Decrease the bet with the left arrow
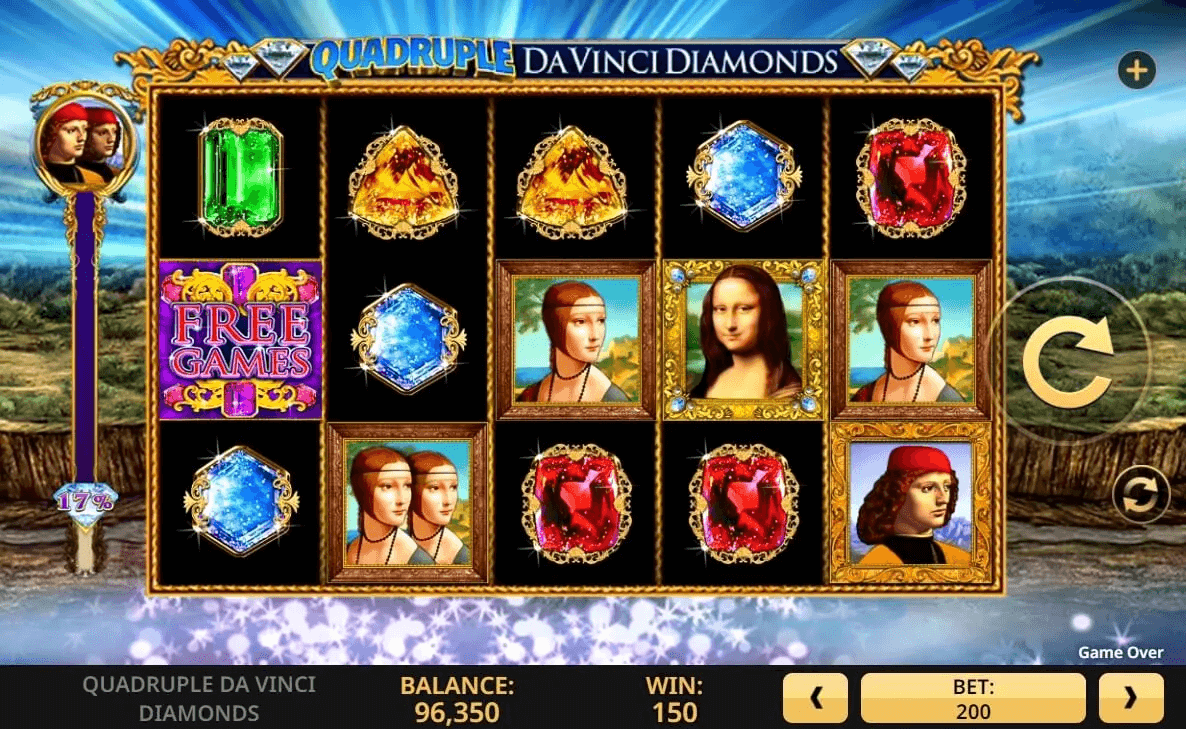 click(x=815, y=698)
